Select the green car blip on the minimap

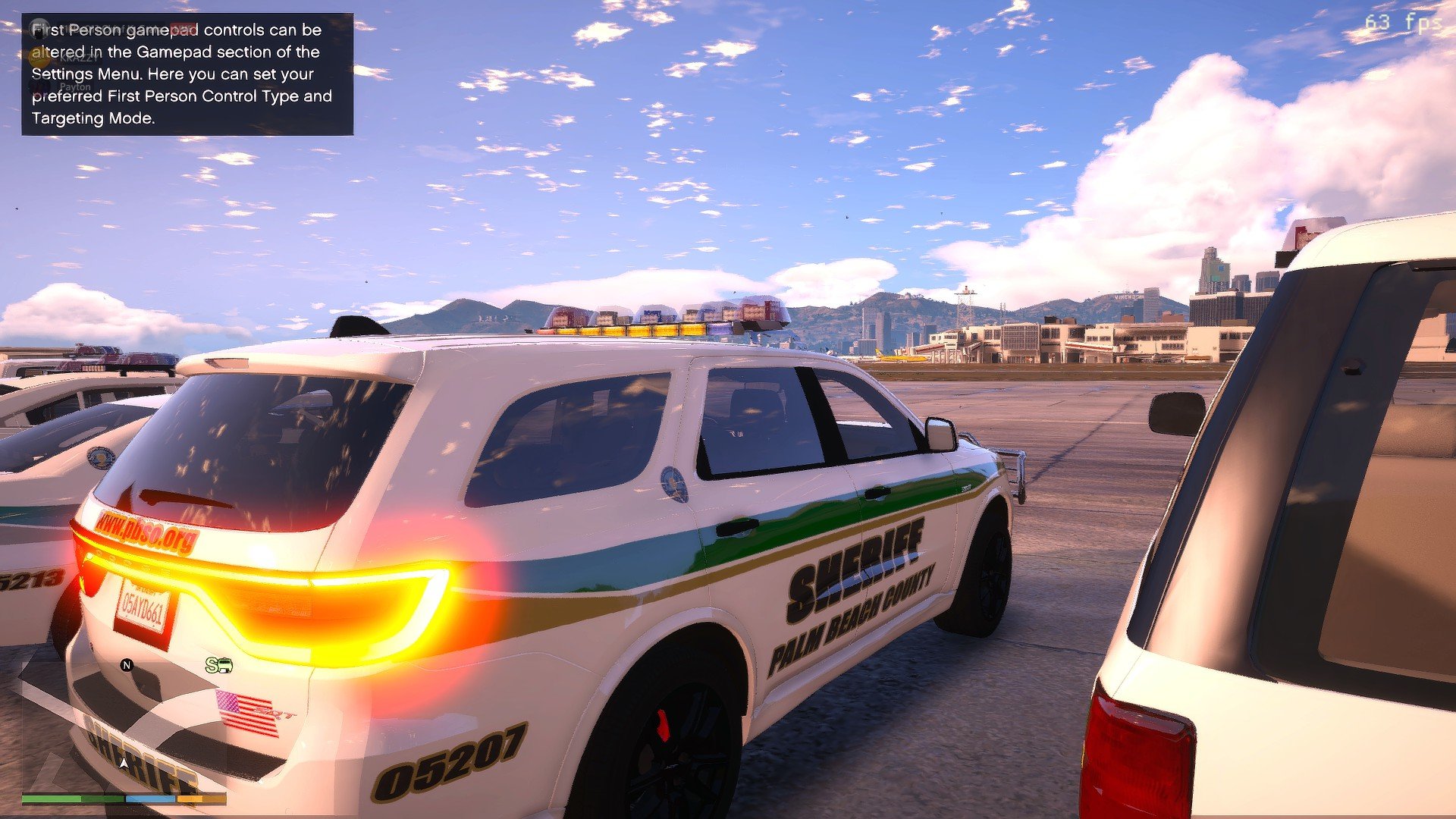coord(219,666)
